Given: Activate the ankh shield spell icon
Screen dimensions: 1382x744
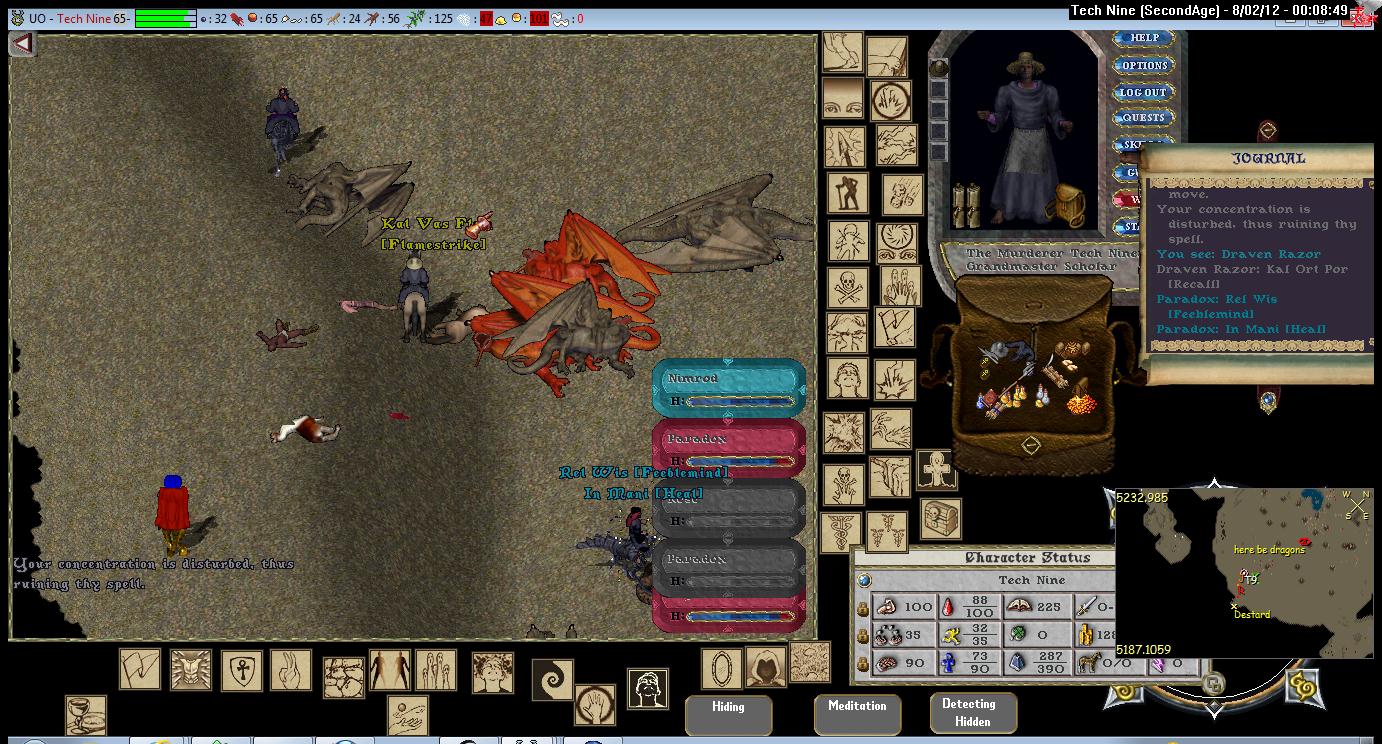Looking at the screenshot, I should (x=241, y=670).
